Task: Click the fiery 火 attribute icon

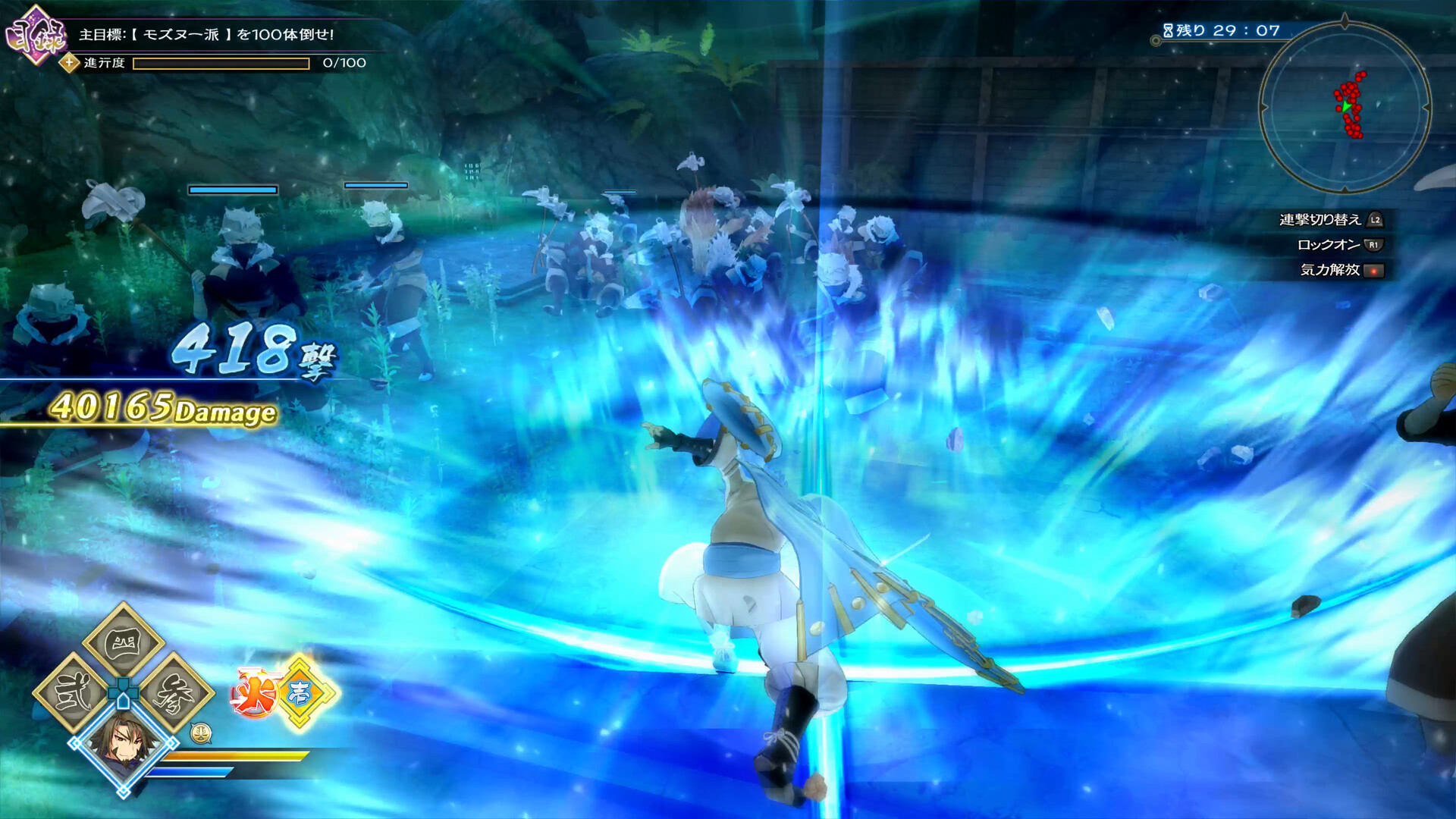Action: click(253, 690)
